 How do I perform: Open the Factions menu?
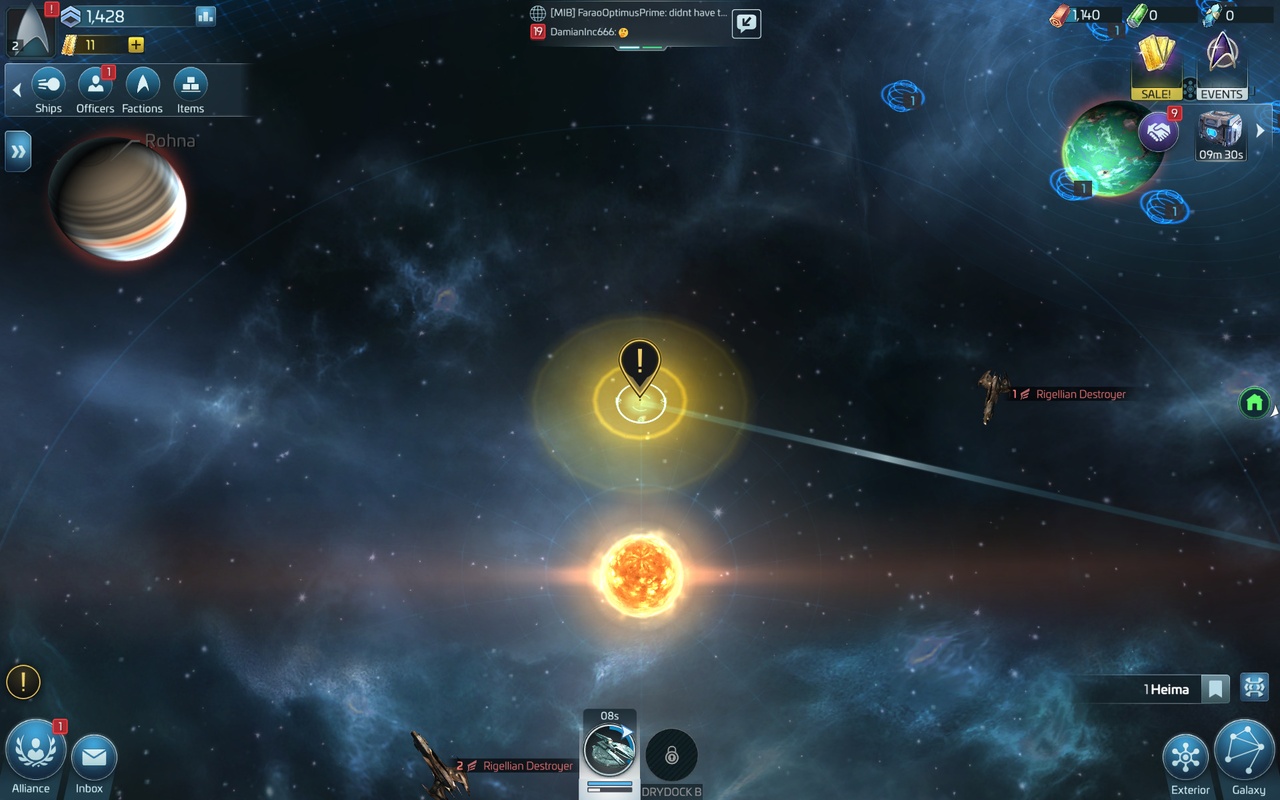click(142, 89)
